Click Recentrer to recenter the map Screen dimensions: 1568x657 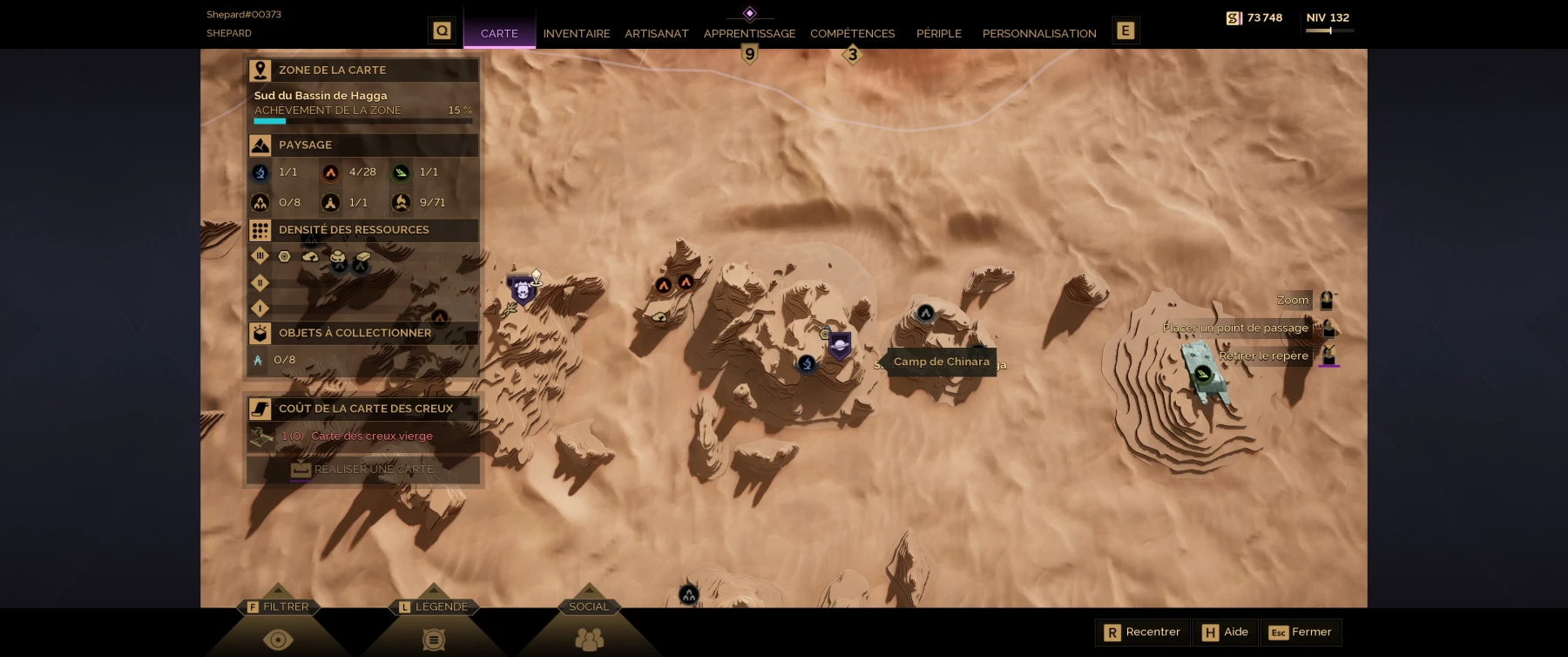[x=1142, y=632]
